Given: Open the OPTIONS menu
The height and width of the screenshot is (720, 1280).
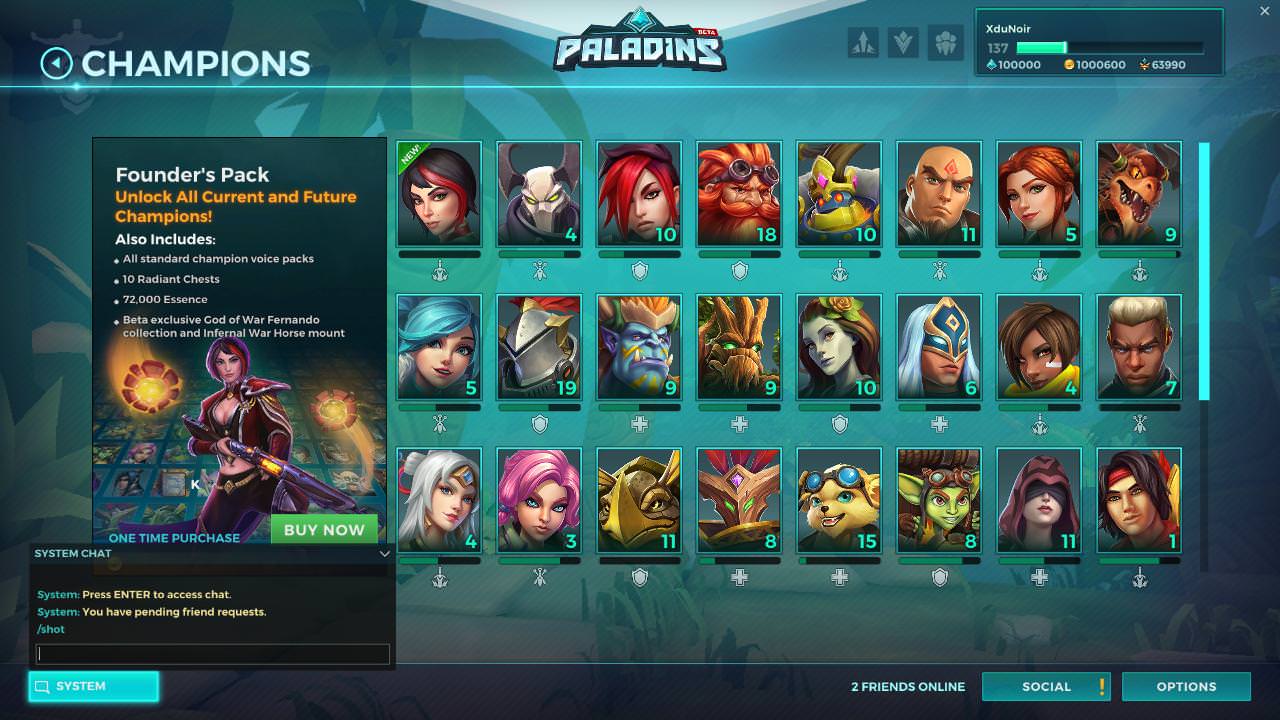Looking at the screenshot, I should [1186, 686].
